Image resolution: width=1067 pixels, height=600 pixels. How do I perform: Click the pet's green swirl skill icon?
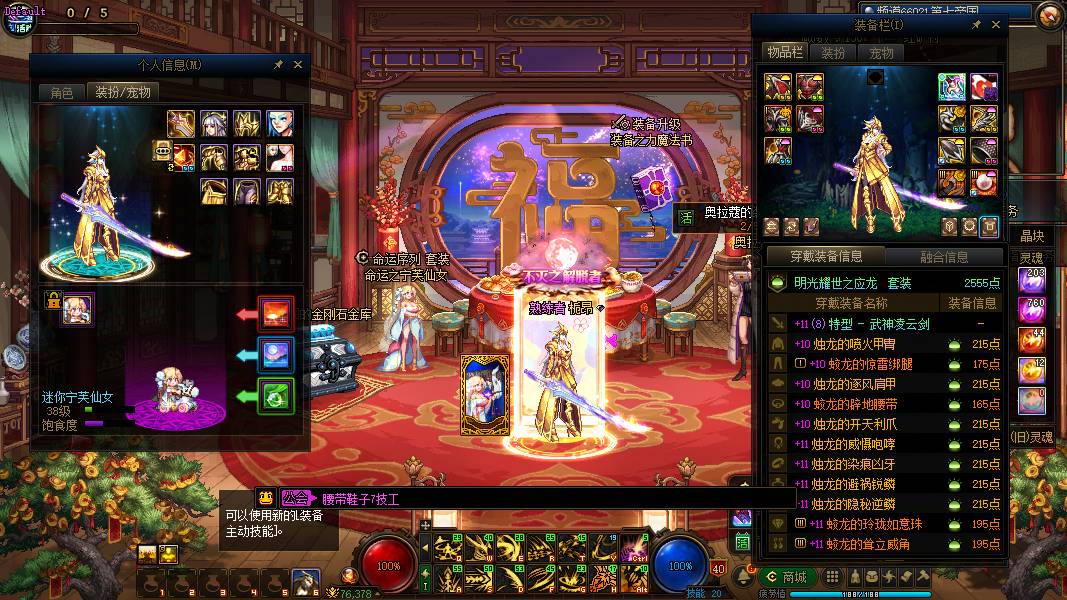[276, 396]
